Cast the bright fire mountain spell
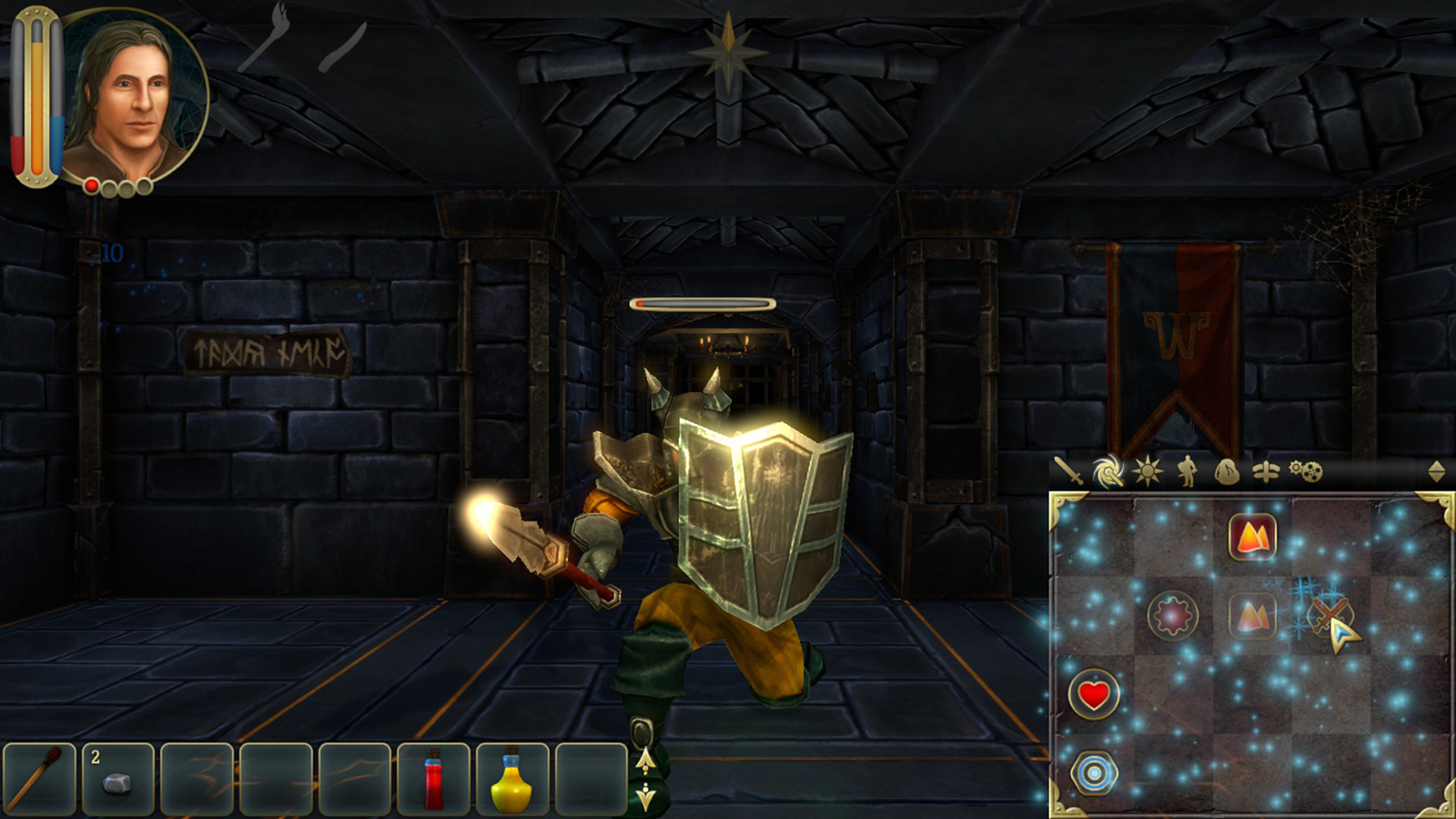The height and width of the screenshot is (819, 1456). (1252, 537)
